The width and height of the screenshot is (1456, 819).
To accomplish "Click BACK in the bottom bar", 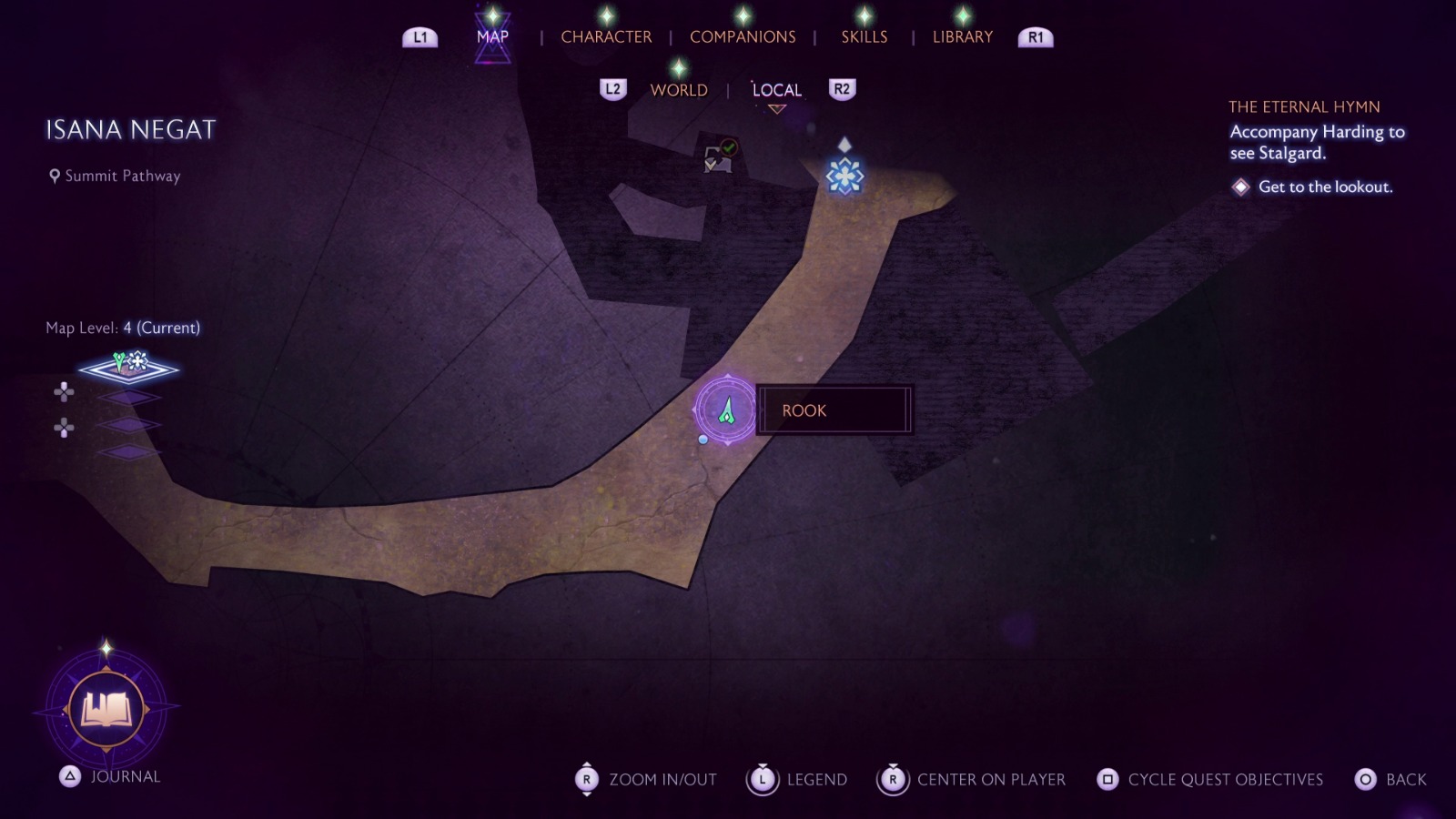I will tap(1365, 779).
